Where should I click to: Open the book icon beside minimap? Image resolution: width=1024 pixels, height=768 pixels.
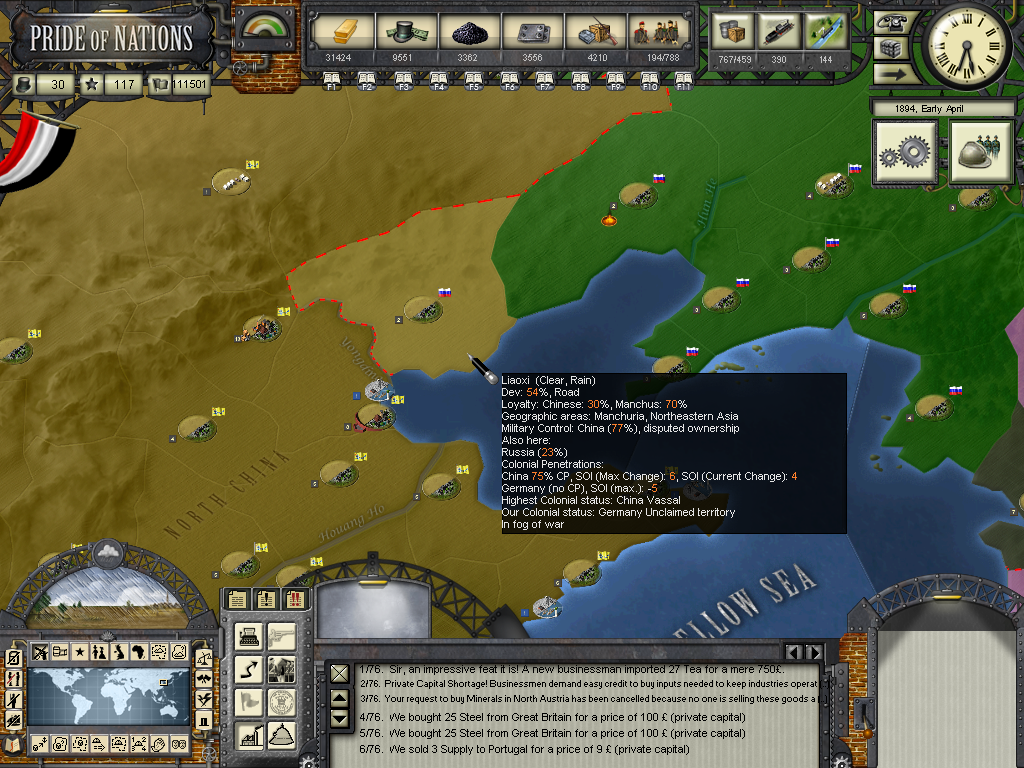[x=13, y=744]
